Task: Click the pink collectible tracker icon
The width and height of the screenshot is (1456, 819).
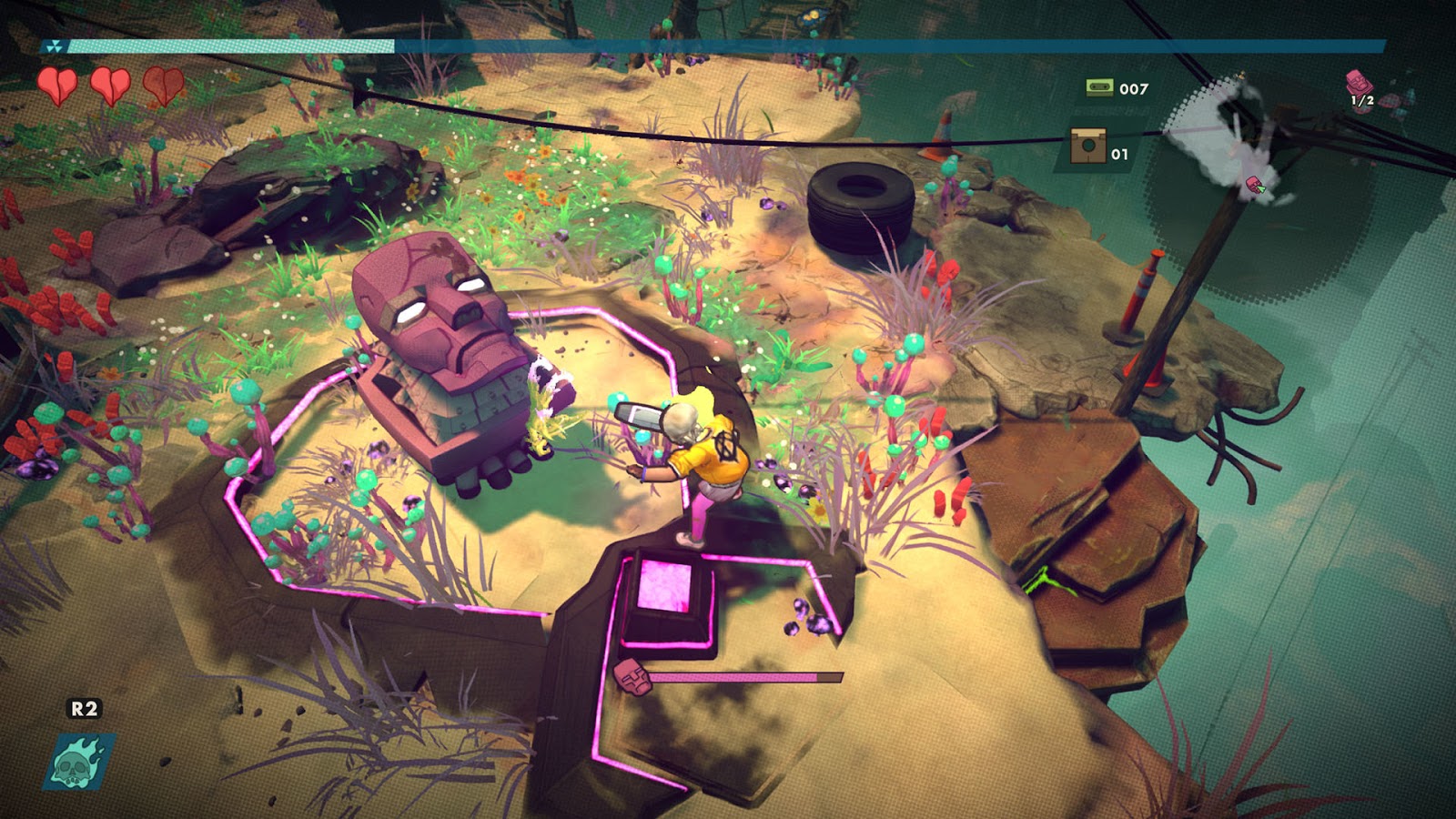Action: click(1360, 83)
